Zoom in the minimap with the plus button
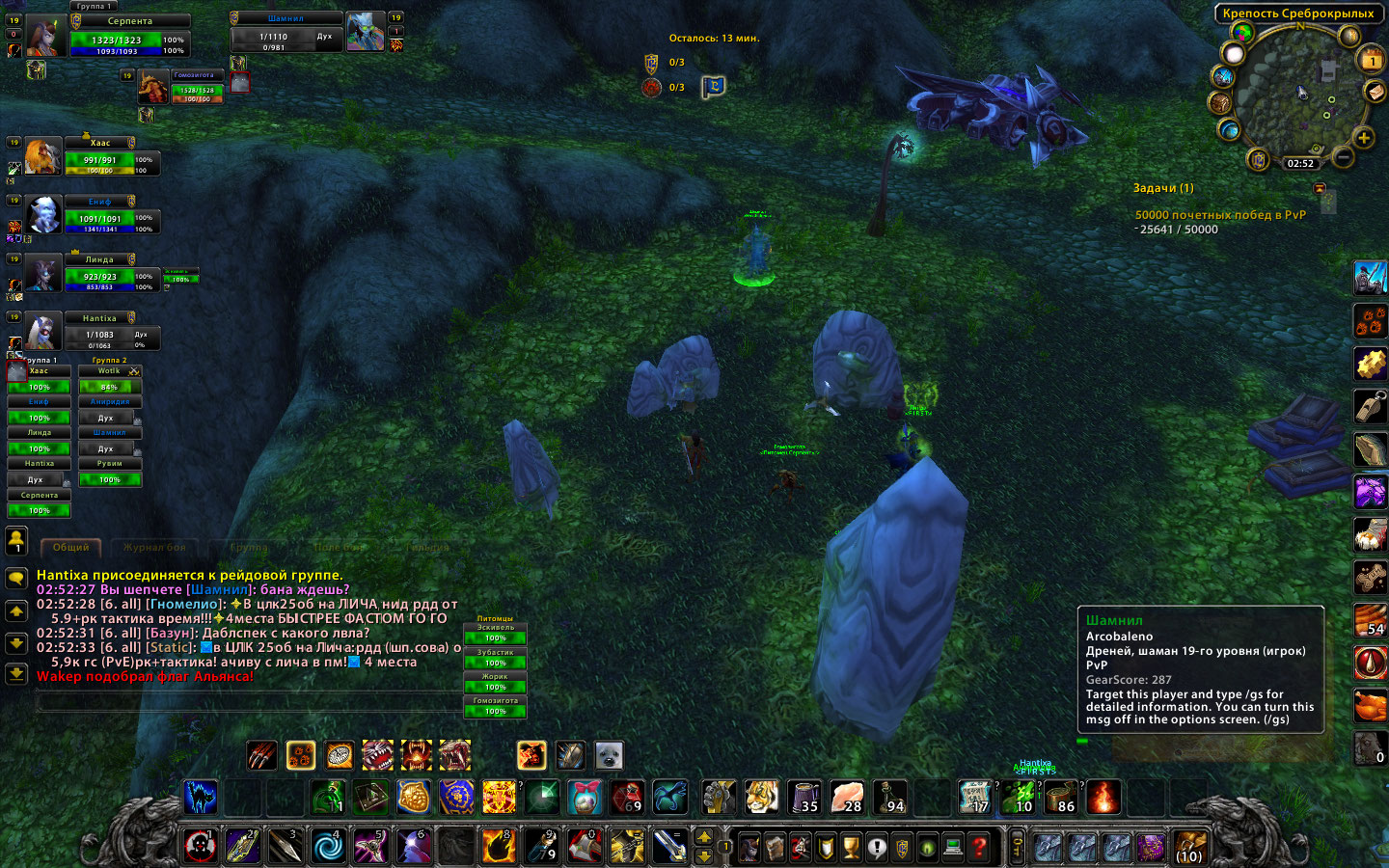1389x868 pixels. tap(1363, 138)
